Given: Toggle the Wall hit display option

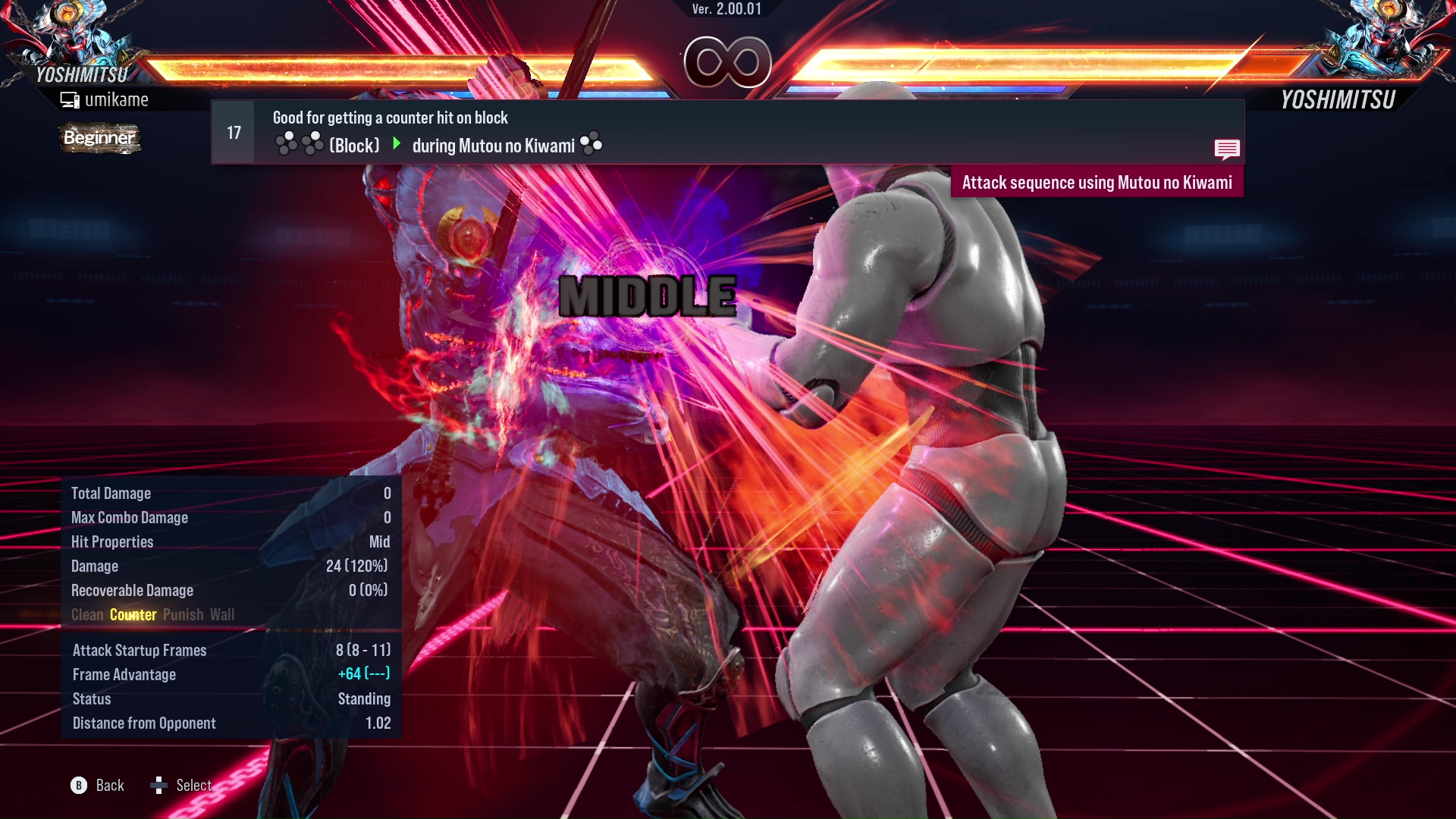Looking at the screenshot, I should [223, 614].
